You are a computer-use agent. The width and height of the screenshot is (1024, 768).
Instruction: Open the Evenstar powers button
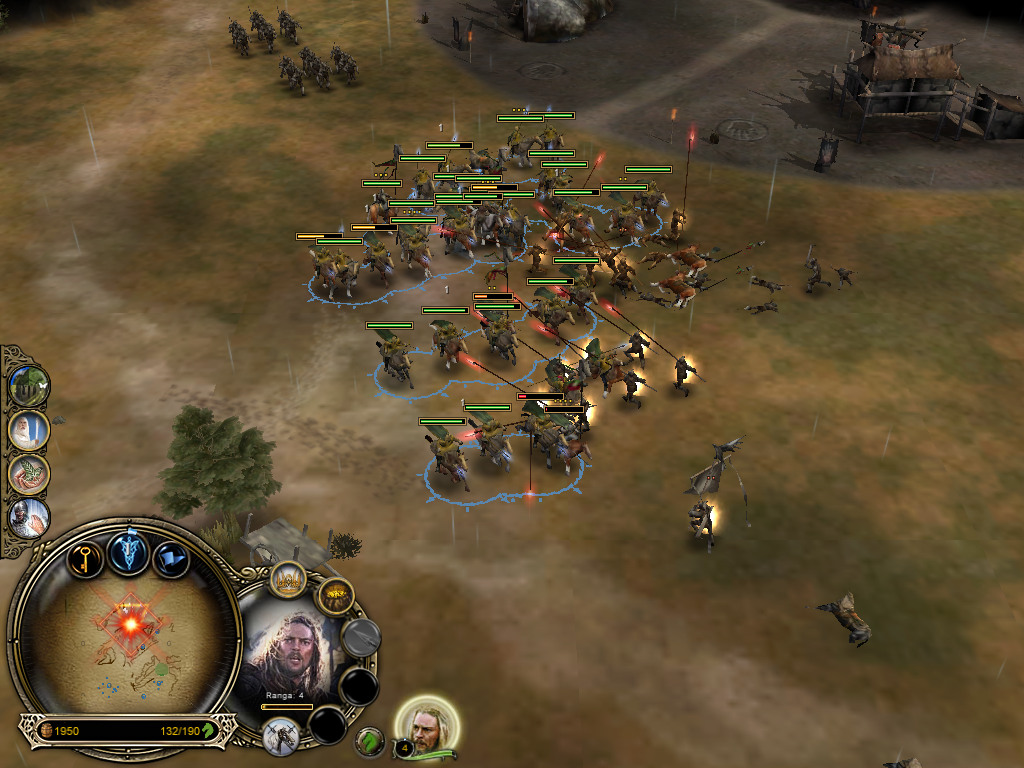[129, 551]
